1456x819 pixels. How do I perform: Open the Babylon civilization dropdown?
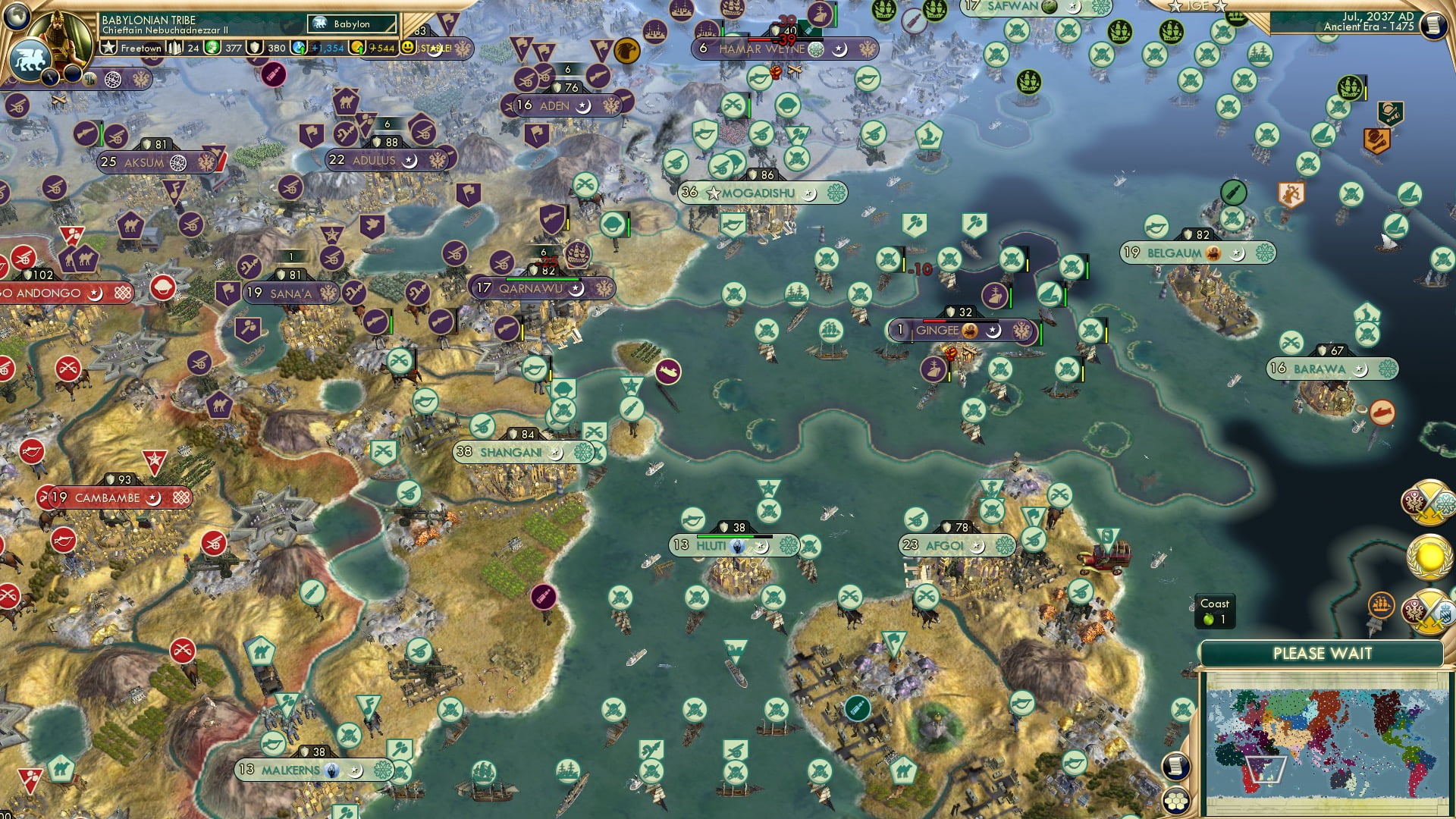click(351, 24)
